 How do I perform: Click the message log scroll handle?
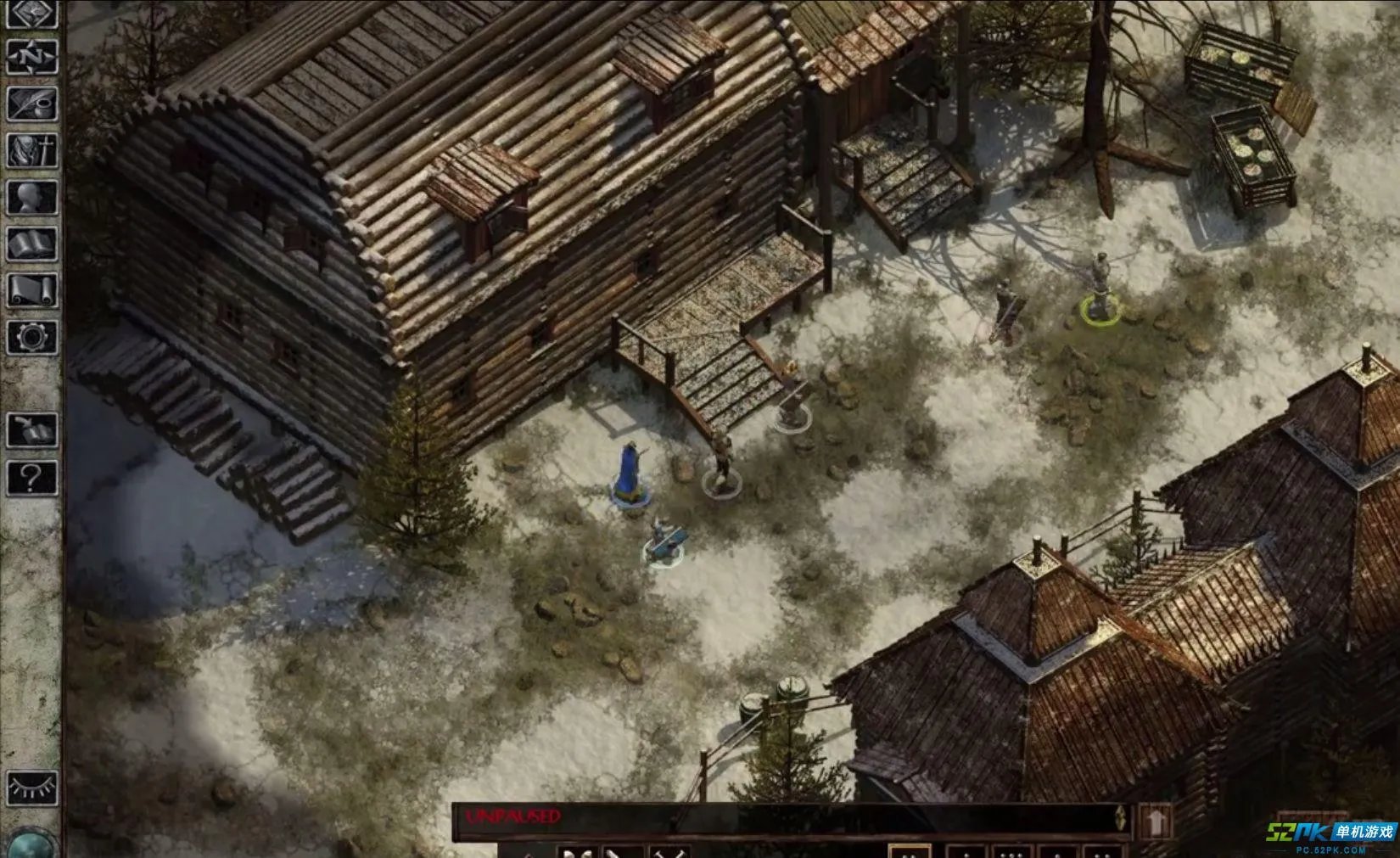1121,819
